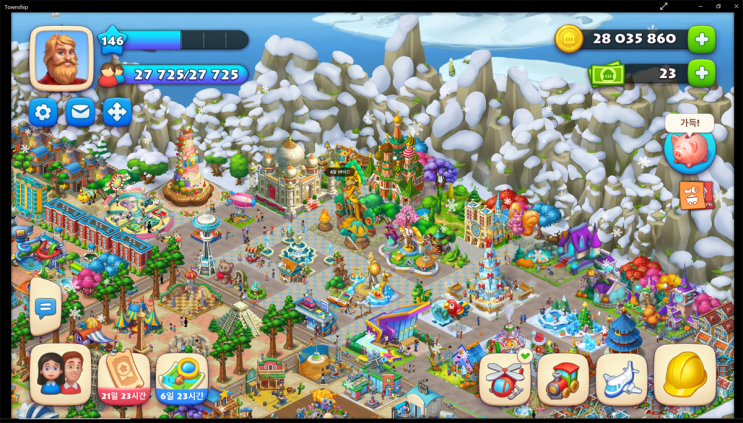Buy more green cash with plus button
The width and height of the screenshot is (743, 423).
(x=701, y=73)
